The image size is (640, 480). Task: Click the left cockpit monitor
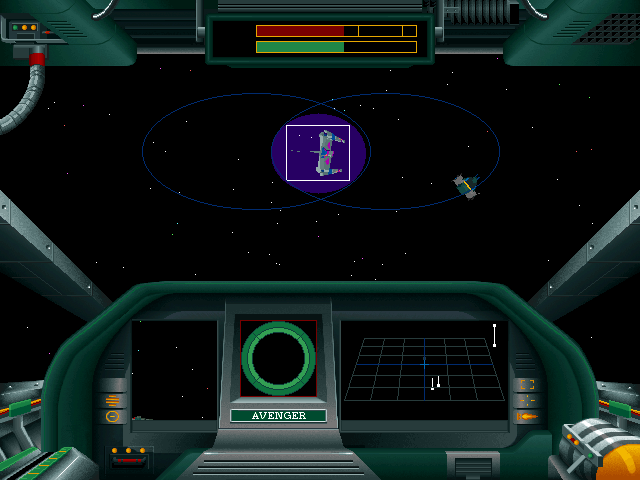[175, 372]
